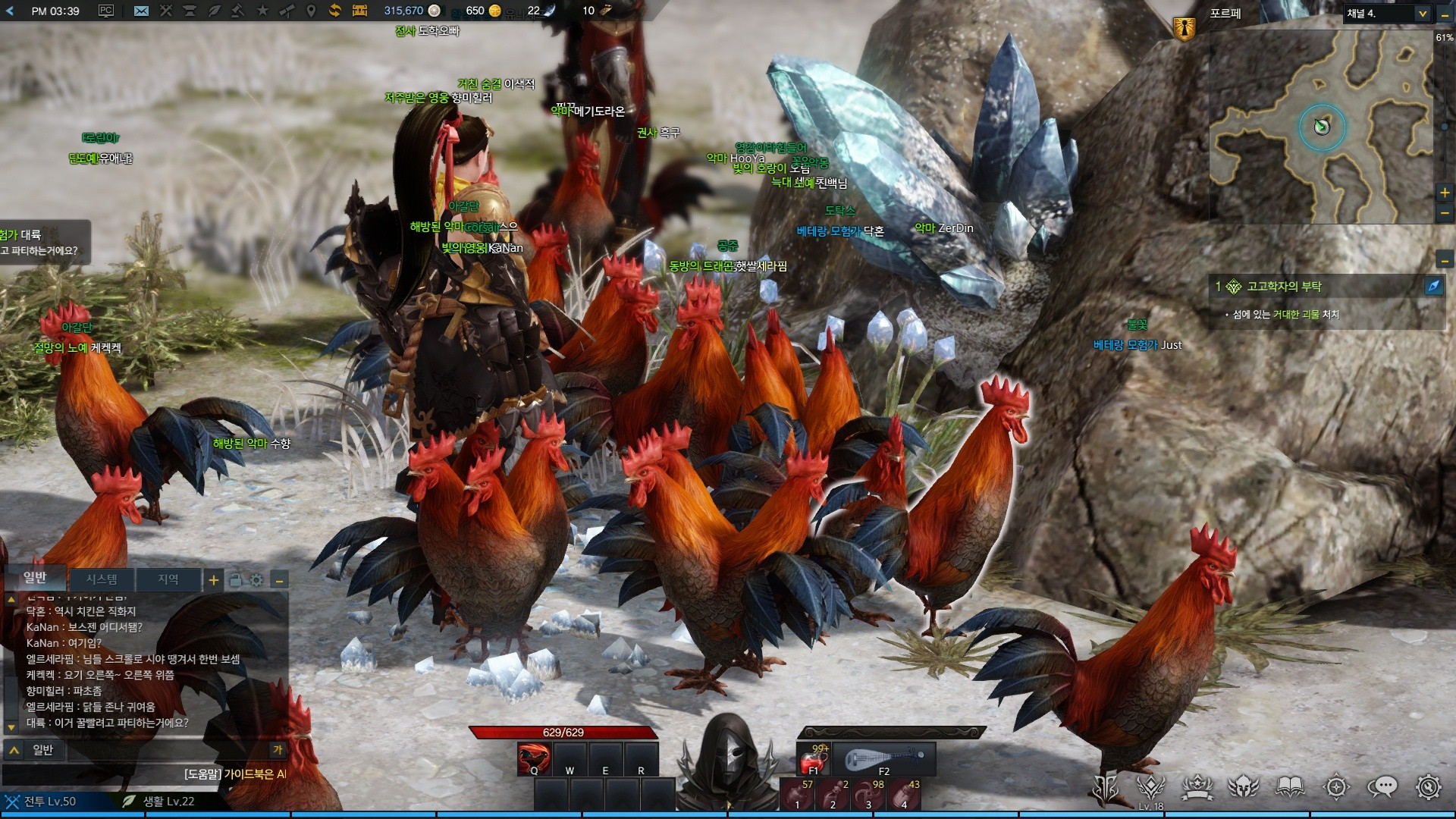Switch to the 시스템 chat tab

pos(101,579)
